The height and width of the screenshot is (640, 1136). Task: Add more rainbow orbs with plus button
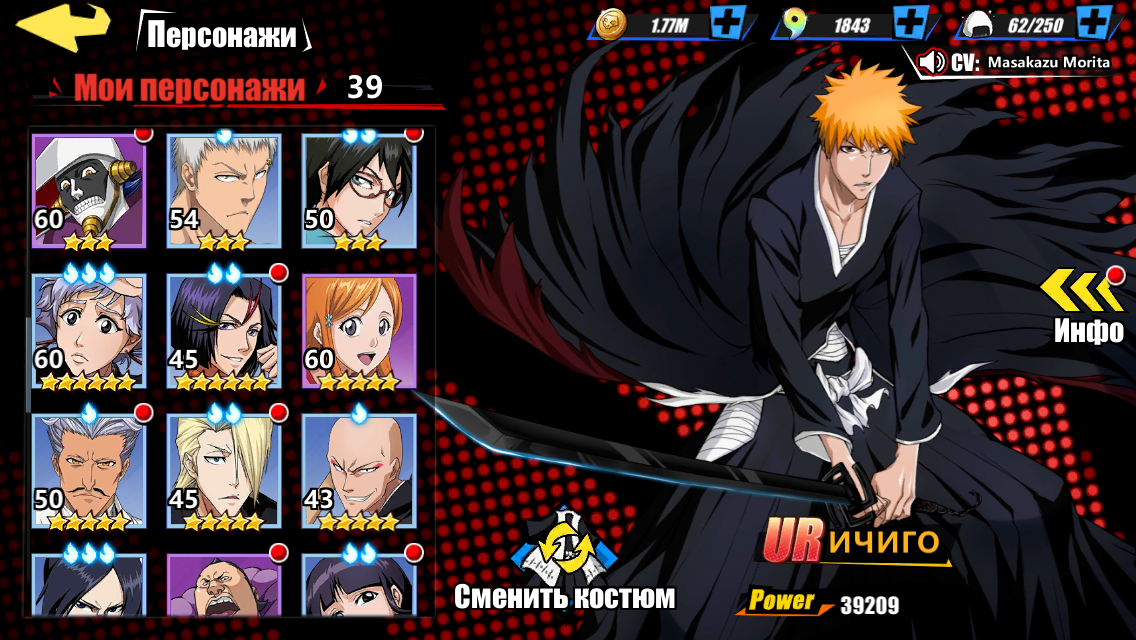click(x=909, y=22)
